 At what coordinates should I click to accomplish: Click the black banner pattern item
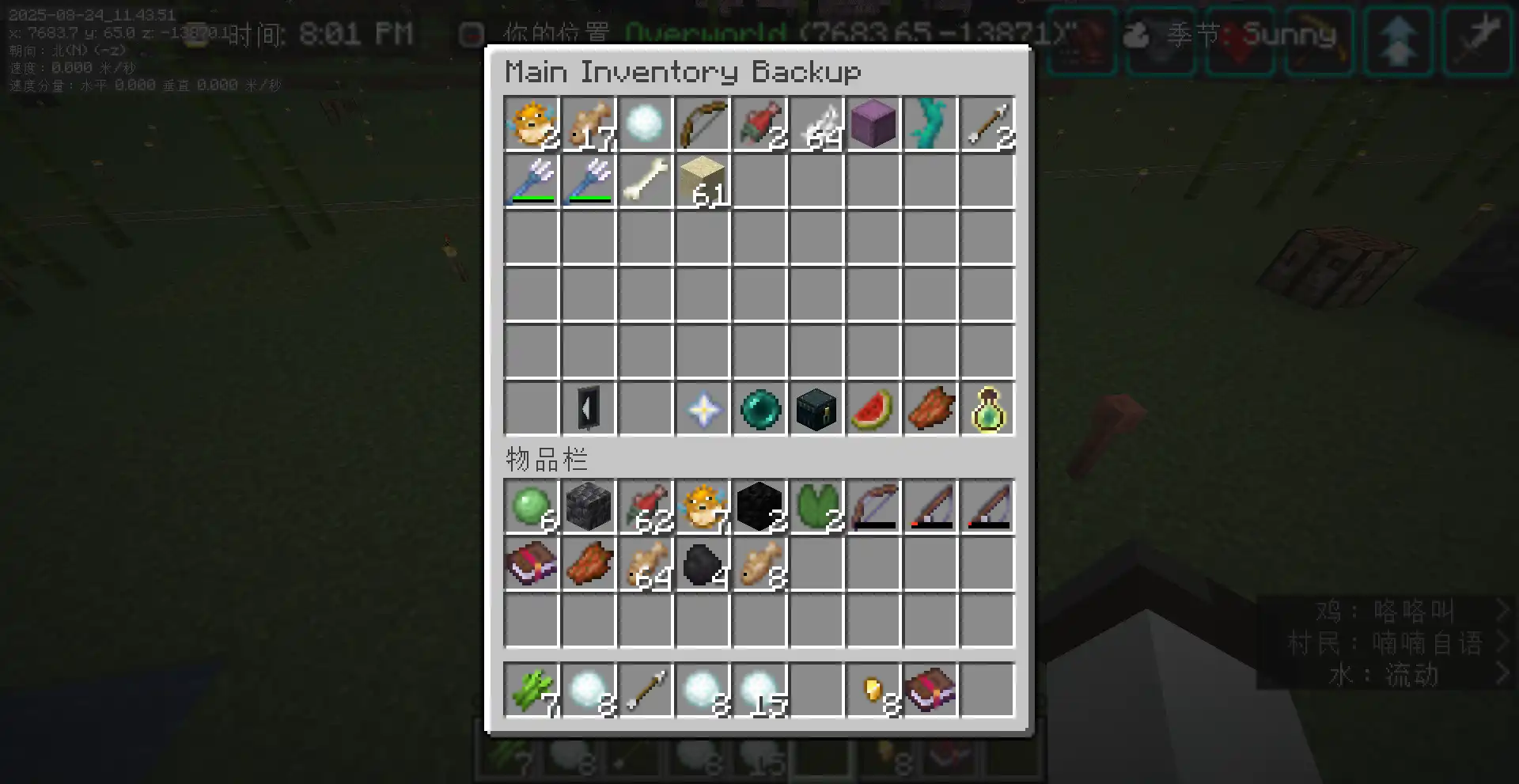point(589,409)
